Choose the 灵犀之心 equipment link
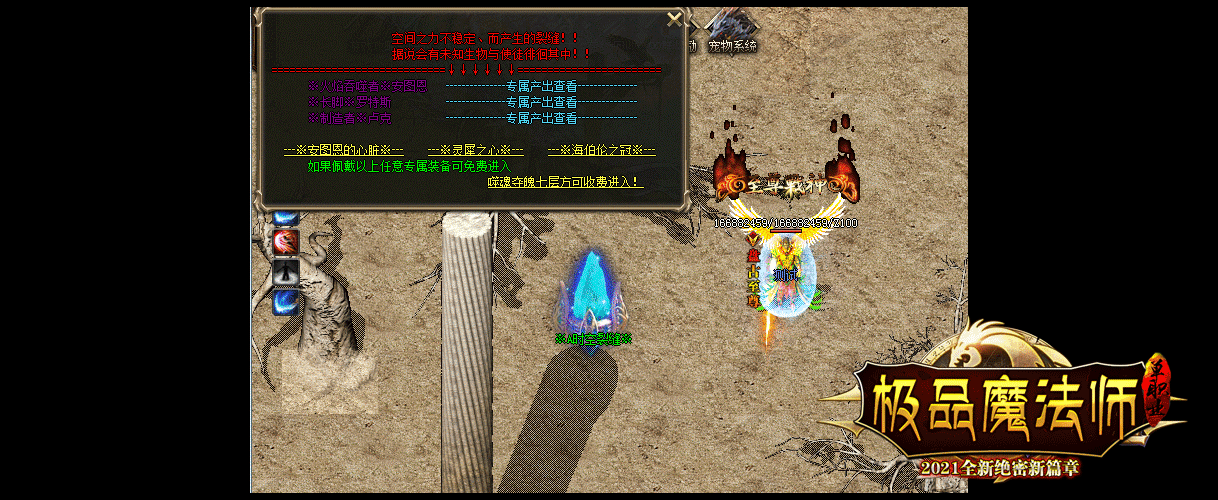Image resolution: width=1218 pixels, height=500 pixels. pyautogui.click(x=475, y=151)
